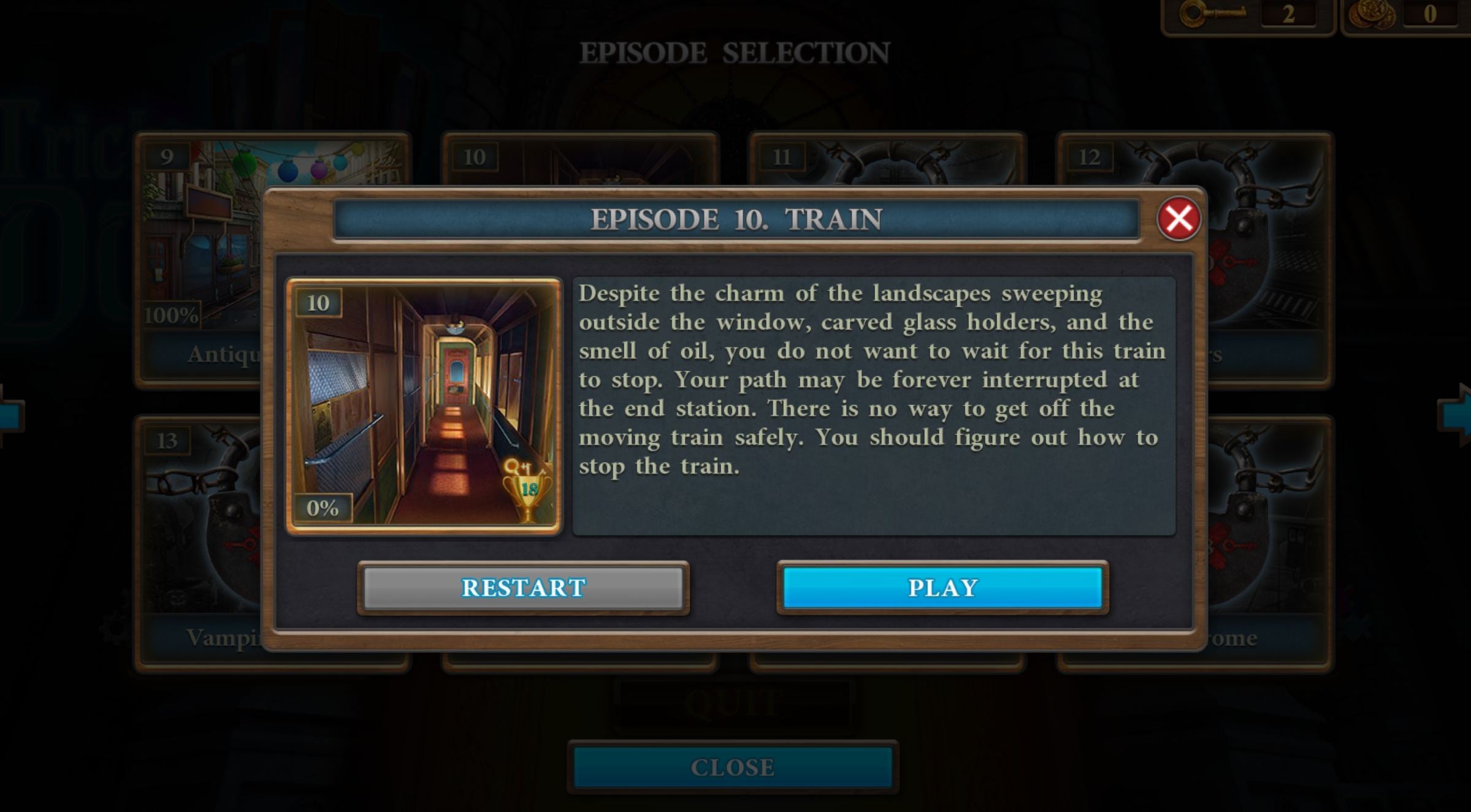This screenshot has height=812, width=1471.
Task: Click the dimmed CLOSE button below
Action: [733, 767]
